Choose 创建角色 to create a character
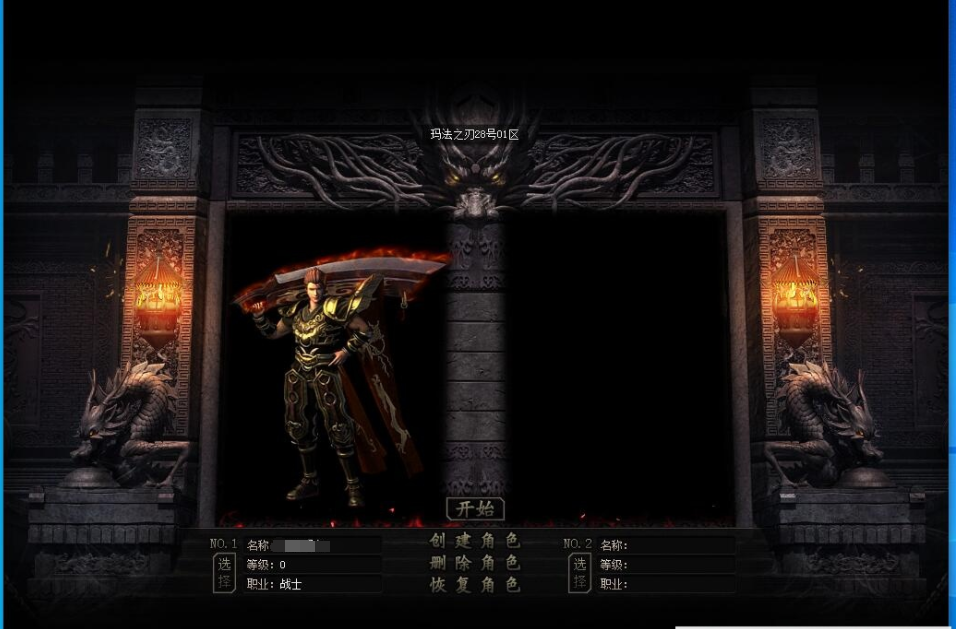Screen dimensions: 958x629 pyautogui.click(x=475, y=541)
